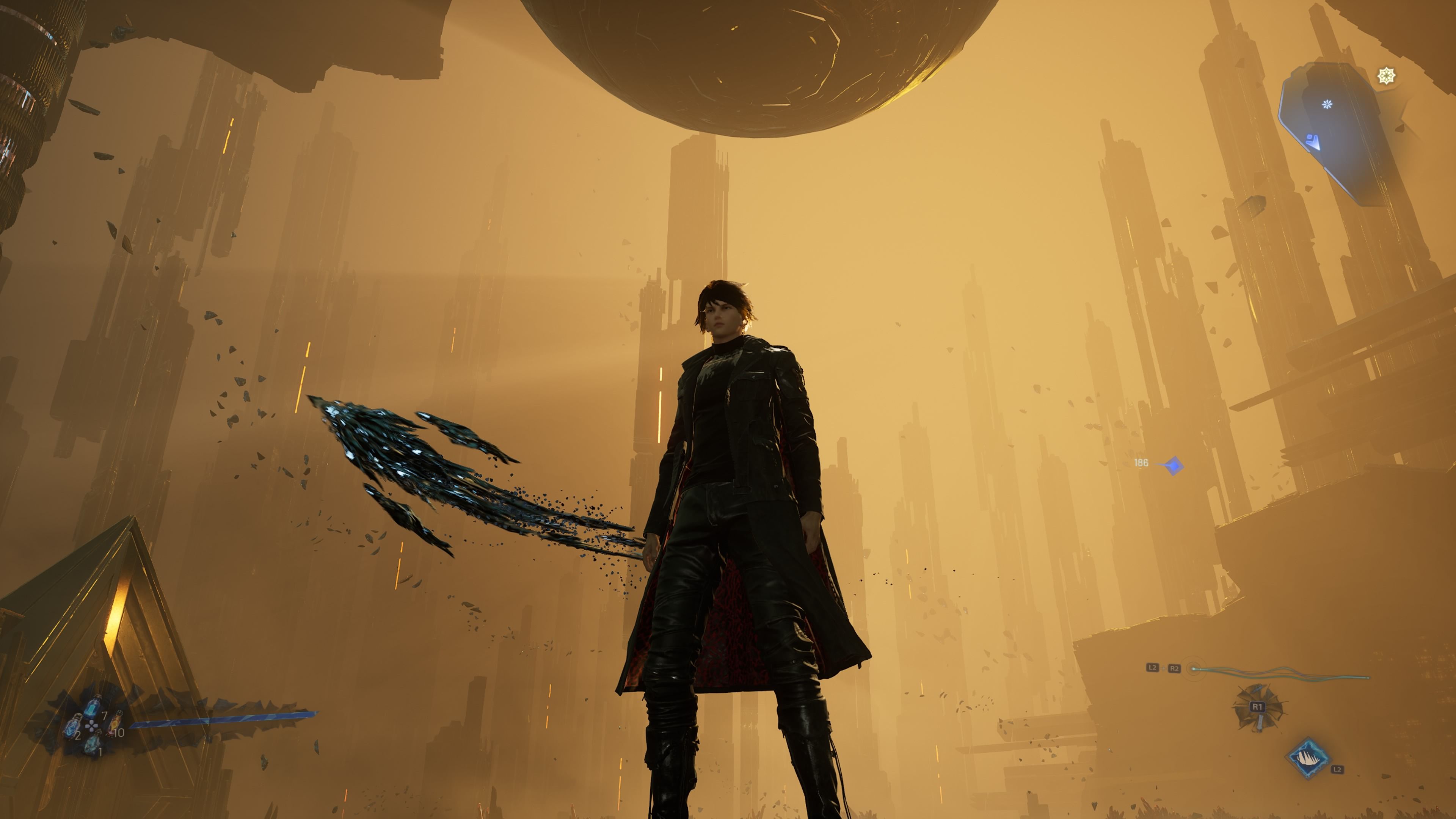Click the item count showing 10

coord(120,733)
